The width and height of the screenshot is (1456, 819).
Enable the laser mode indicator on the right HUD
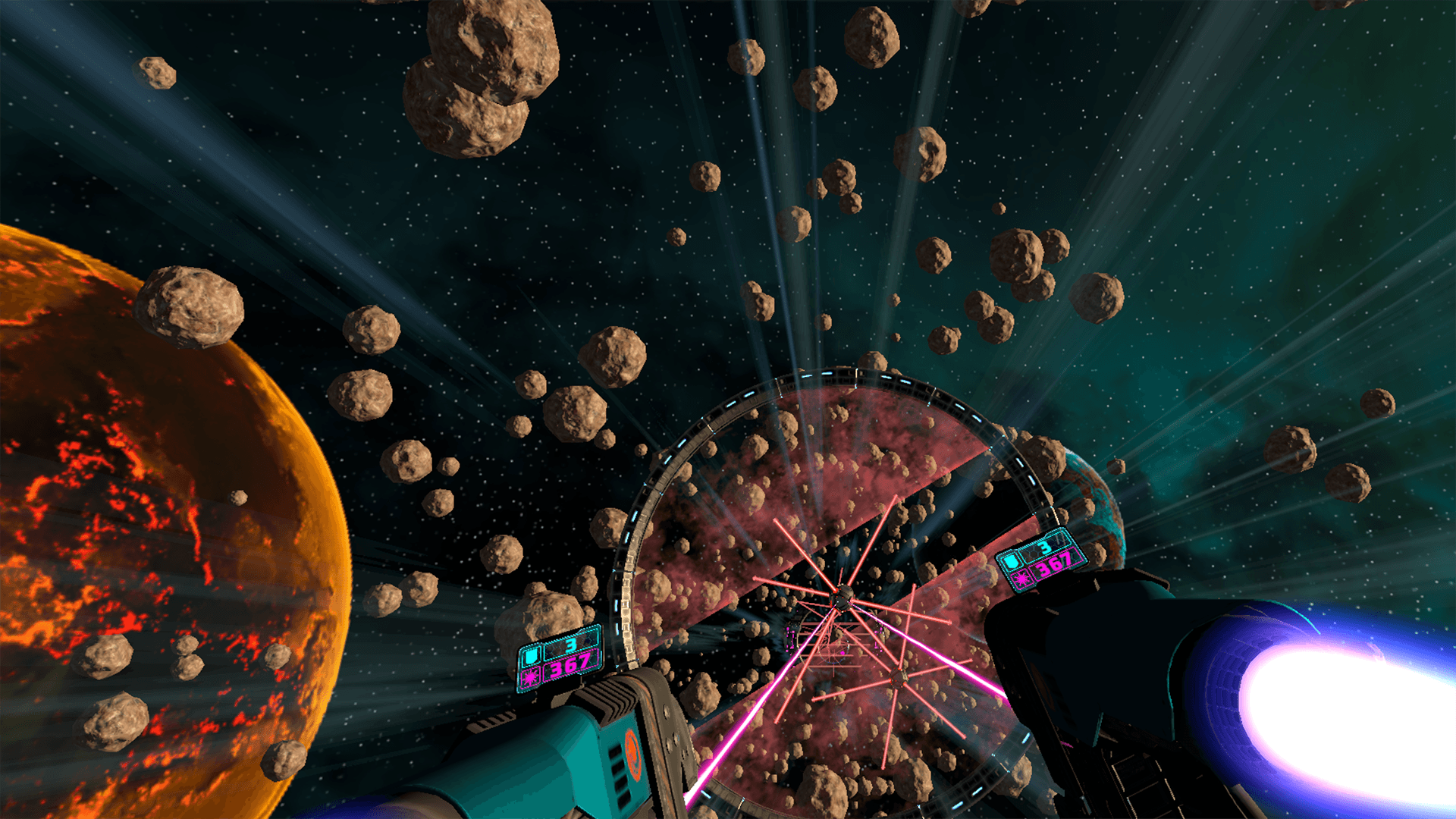(x=1021, y=579)
